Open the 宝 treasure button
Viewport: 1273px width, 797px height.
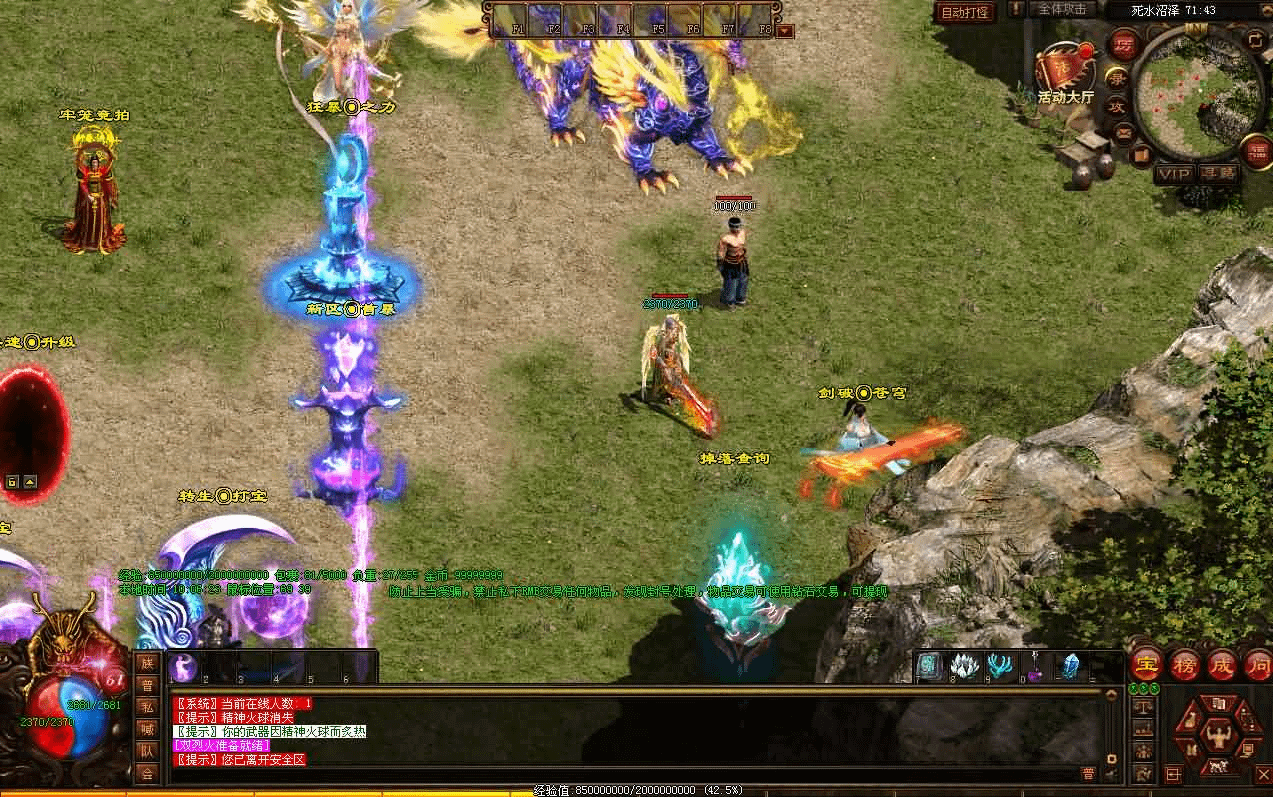[x=1146, y=665]
